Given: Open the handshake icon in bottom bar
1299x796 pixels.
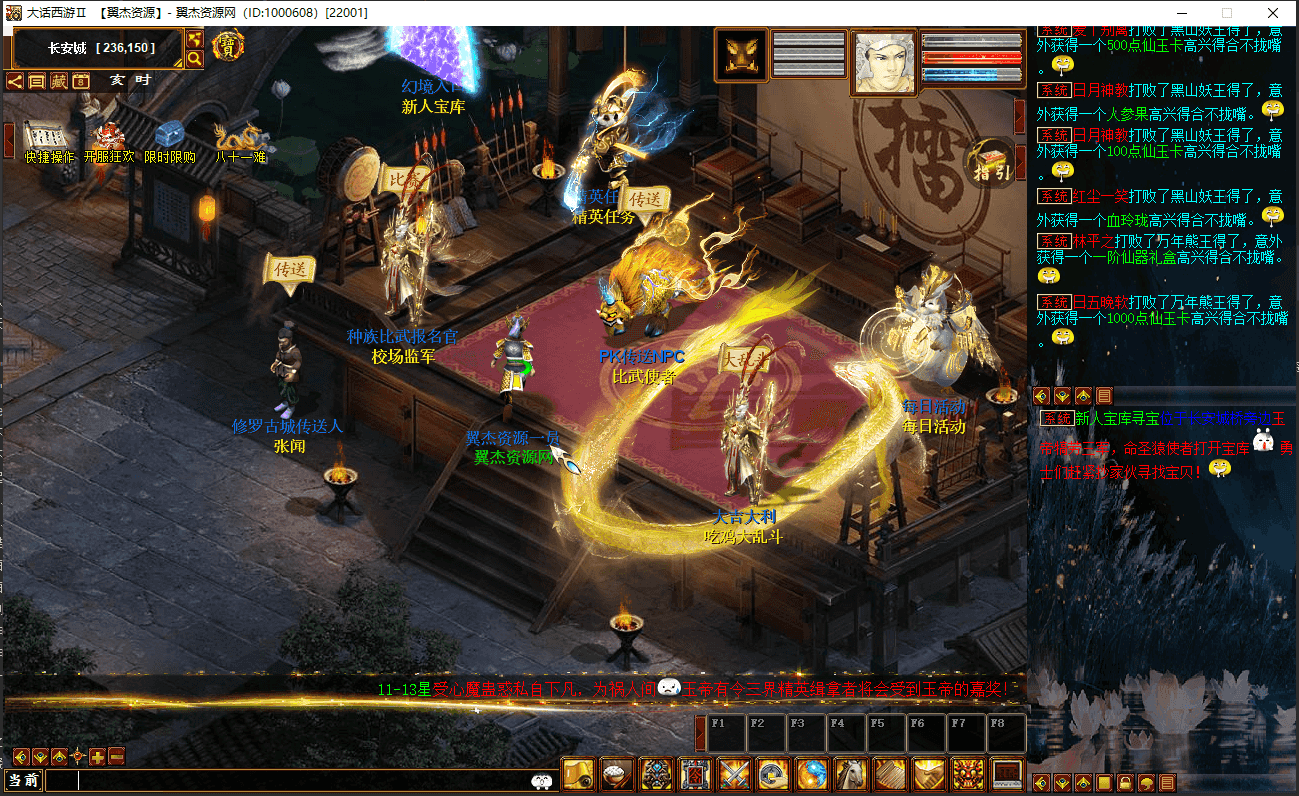Looking at the screenshot, I should [x=929, y=774].
